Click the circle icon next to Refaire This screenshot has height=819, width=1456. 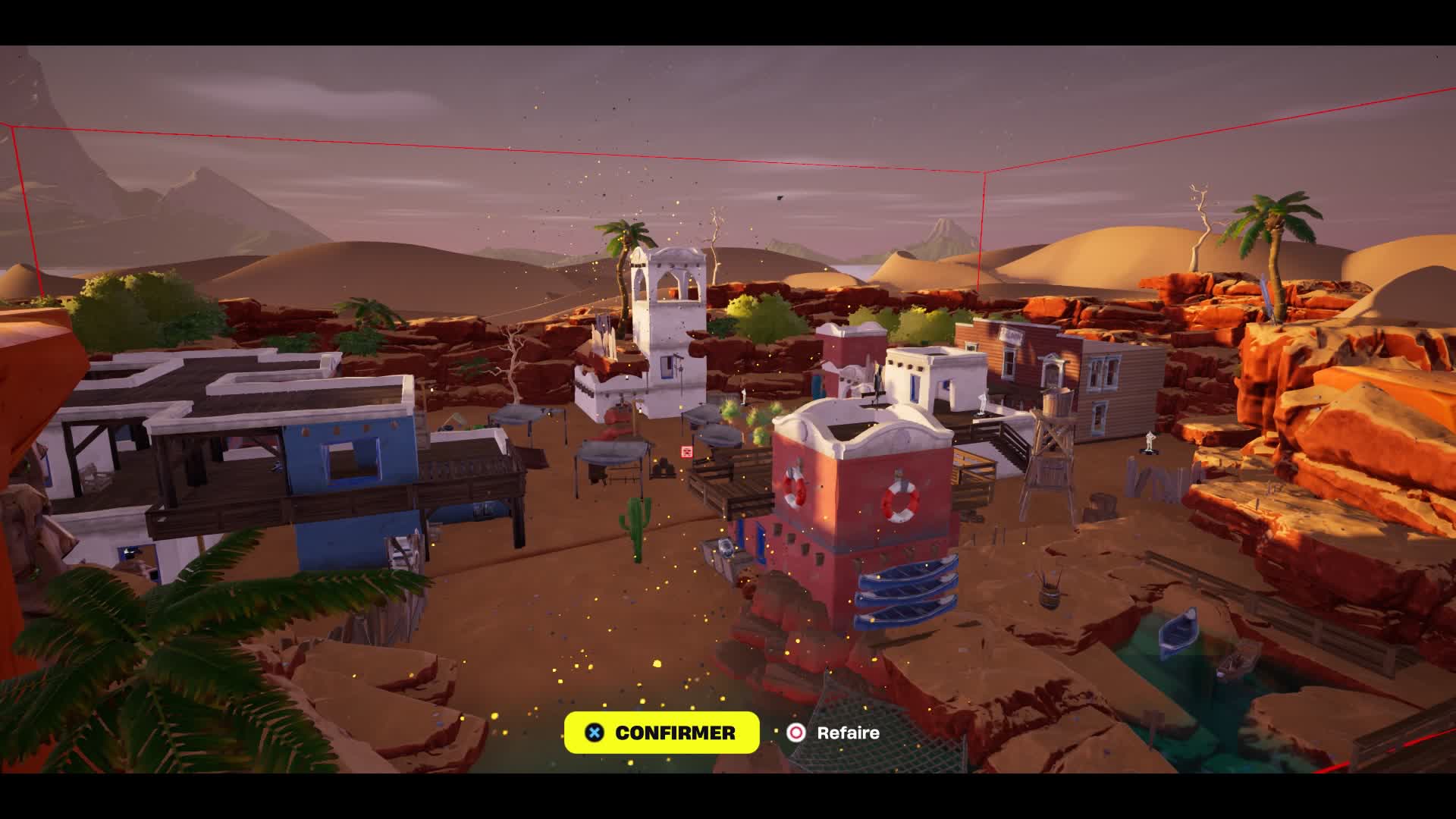[x=795, y=733]
